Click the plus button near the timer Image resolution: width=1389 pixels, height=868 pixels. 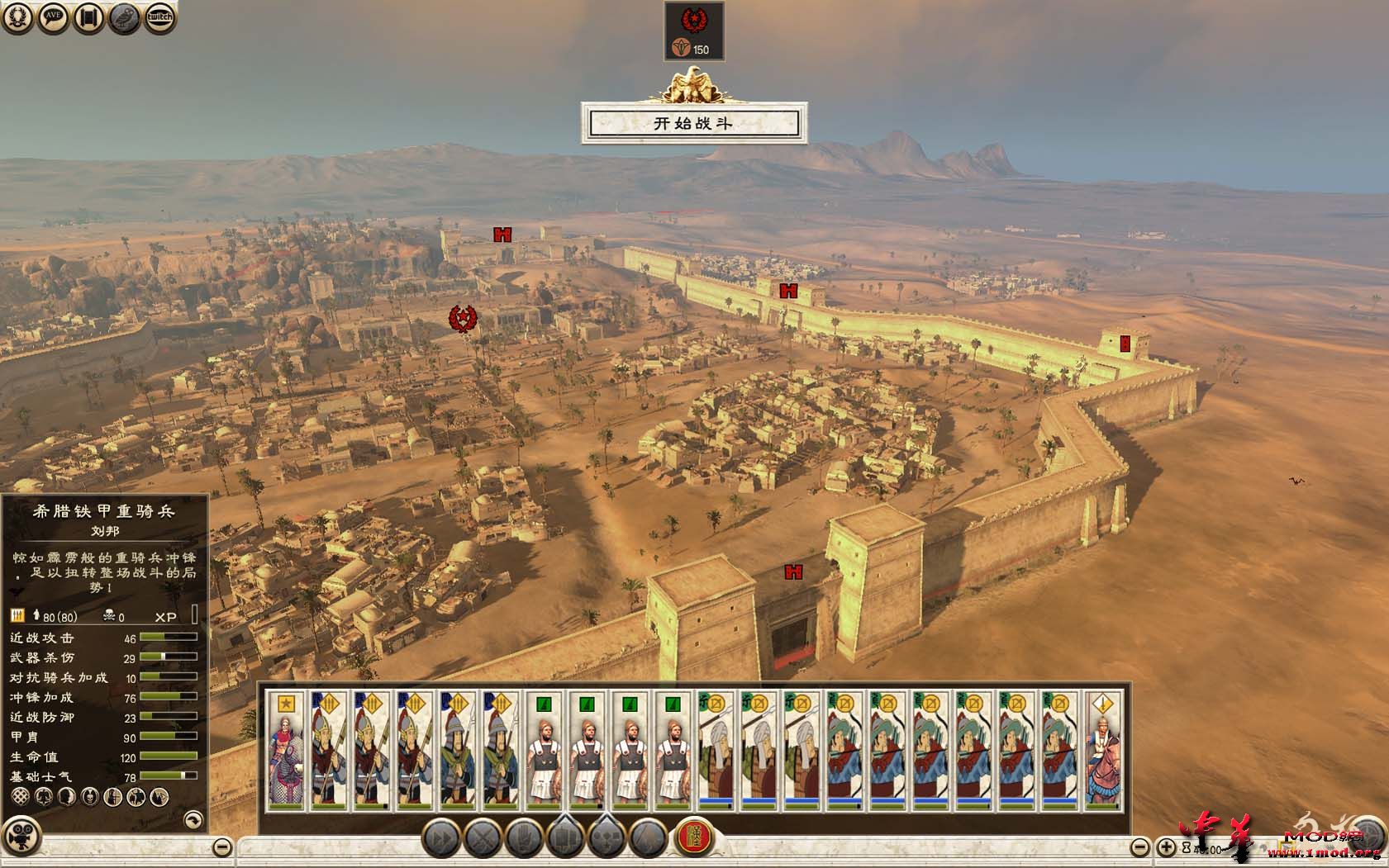pyautogui.click(x=1165, y=847)
